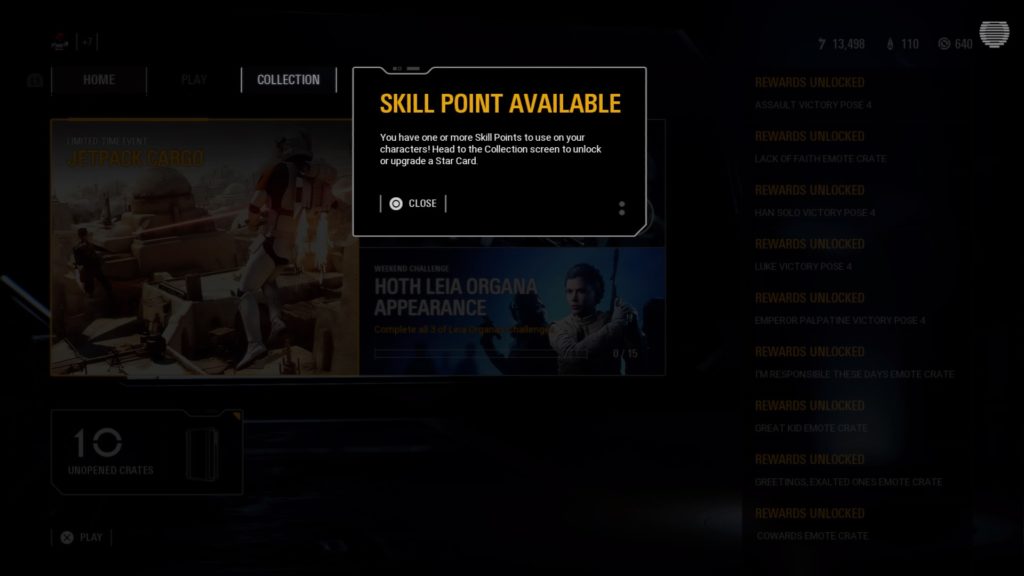1024x576 pixels.
Task: Close the Skill Point Available popup
Action: (413, 204)
